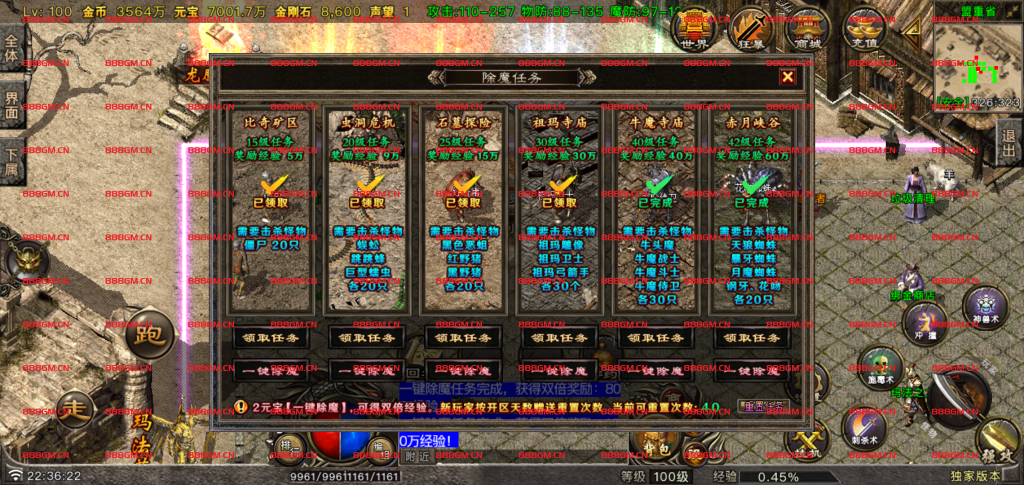This screenshot has width=1024, height=485.
Task: Select the 全体 tab on the left edge
Action: click(11, 48)
